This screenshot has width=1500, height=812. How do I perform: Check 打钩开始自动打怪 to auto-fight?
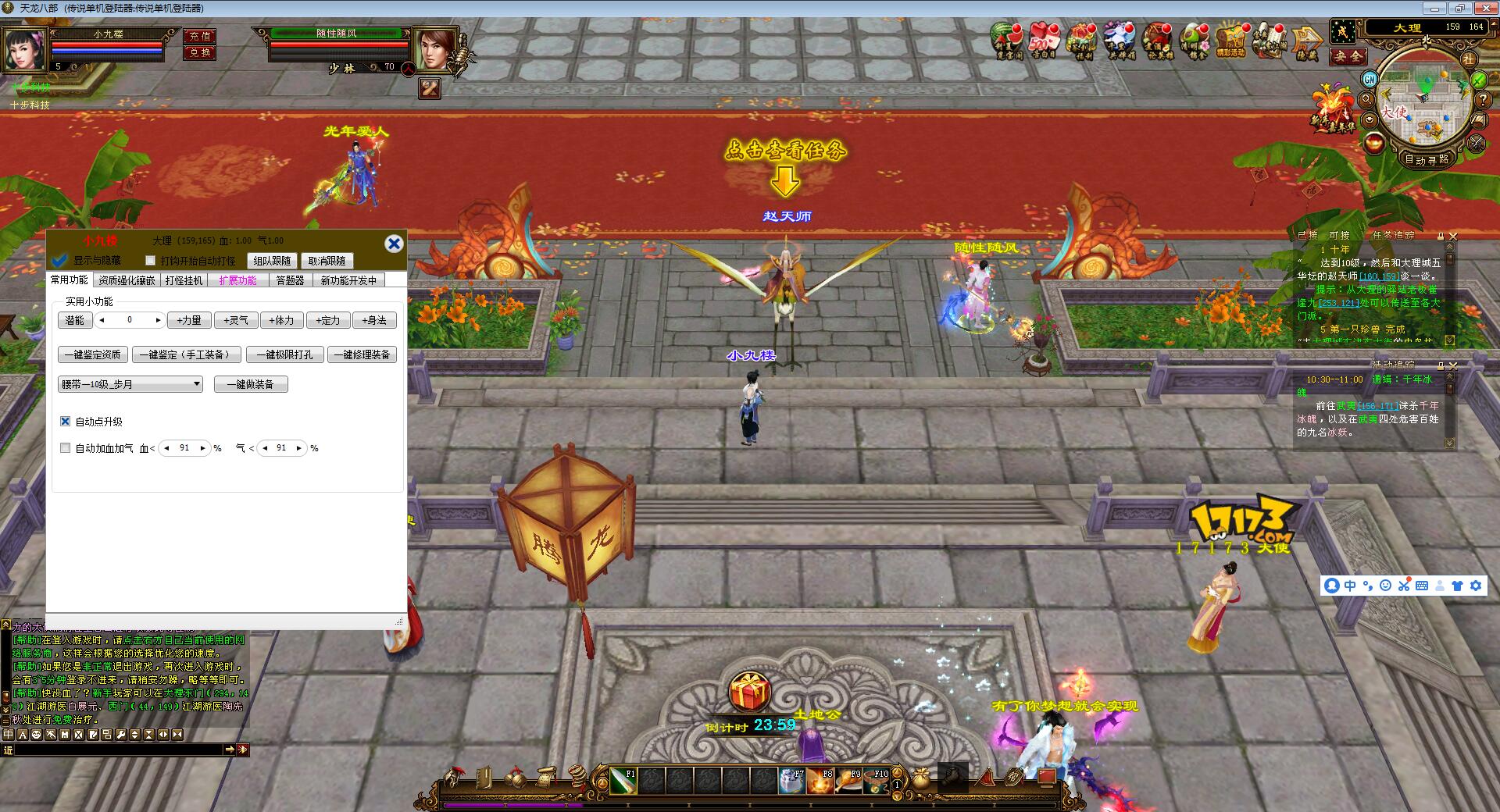click(151, 260)
